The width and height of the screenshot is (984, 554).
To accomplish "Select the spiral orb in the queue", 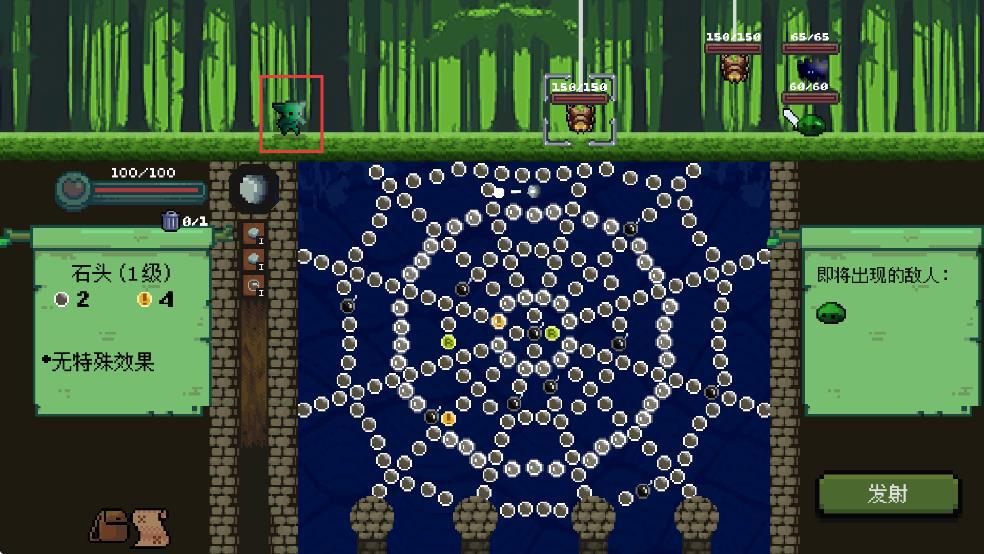I will [x=253, y=285].
